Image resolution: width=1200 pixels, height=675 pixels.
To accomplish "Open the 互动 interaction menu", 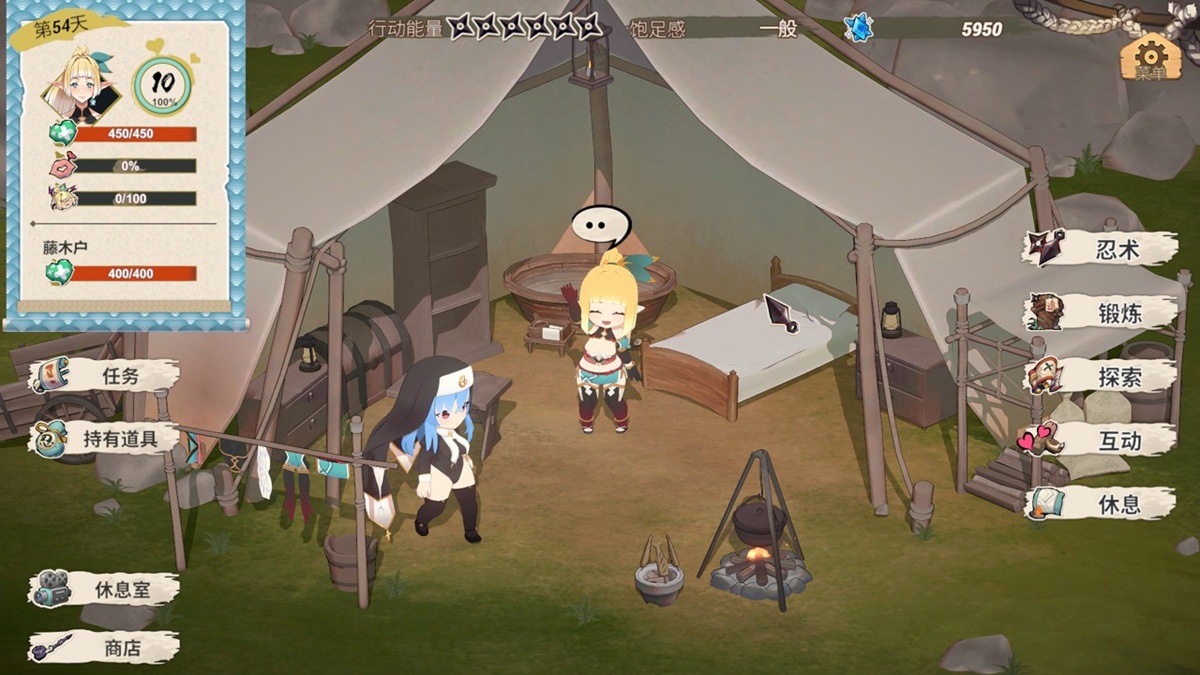I will 1100,439.
